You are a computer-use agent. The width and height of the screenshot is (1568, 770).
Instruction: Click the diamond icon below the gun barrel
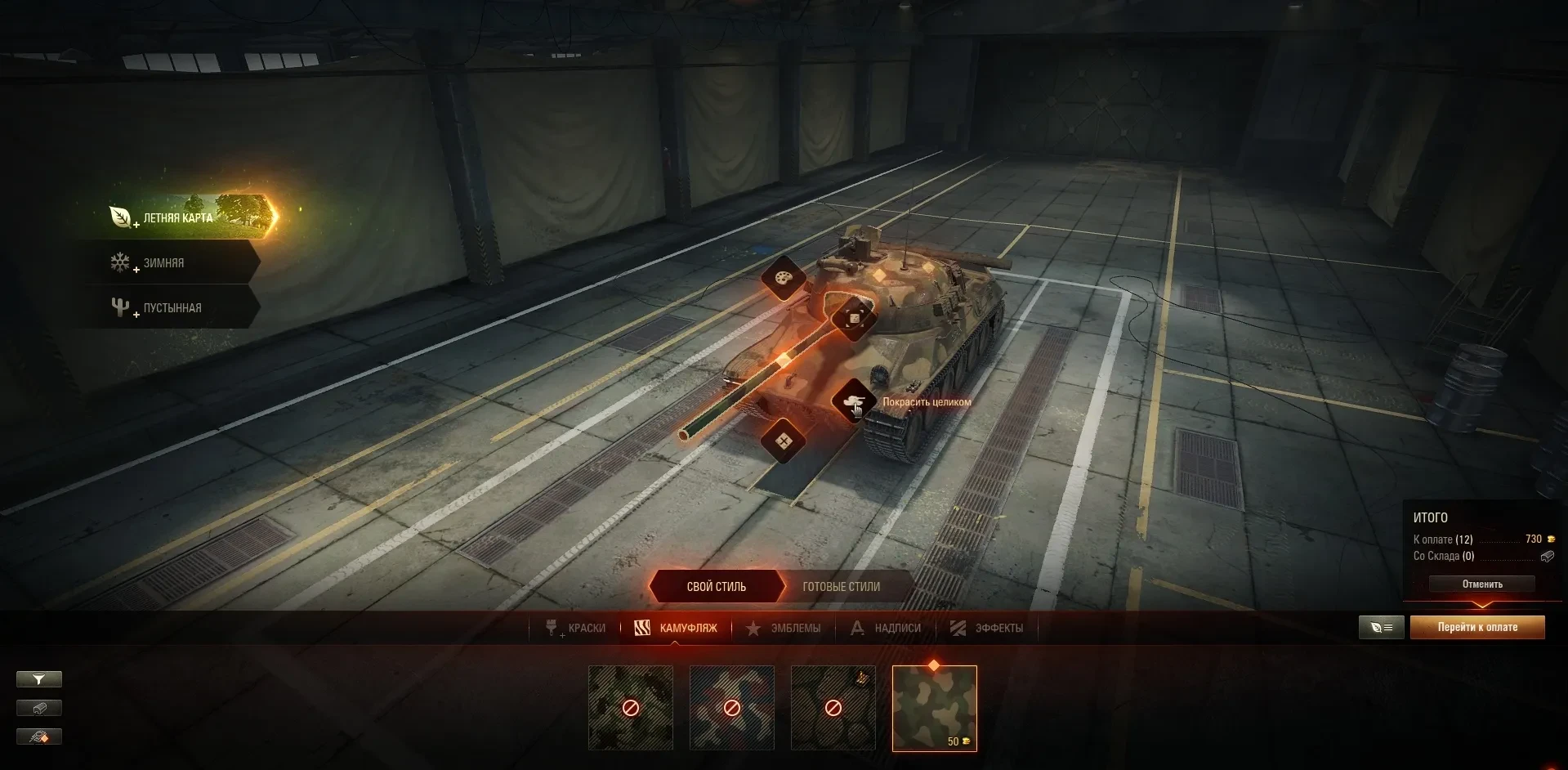coord(783,441)
